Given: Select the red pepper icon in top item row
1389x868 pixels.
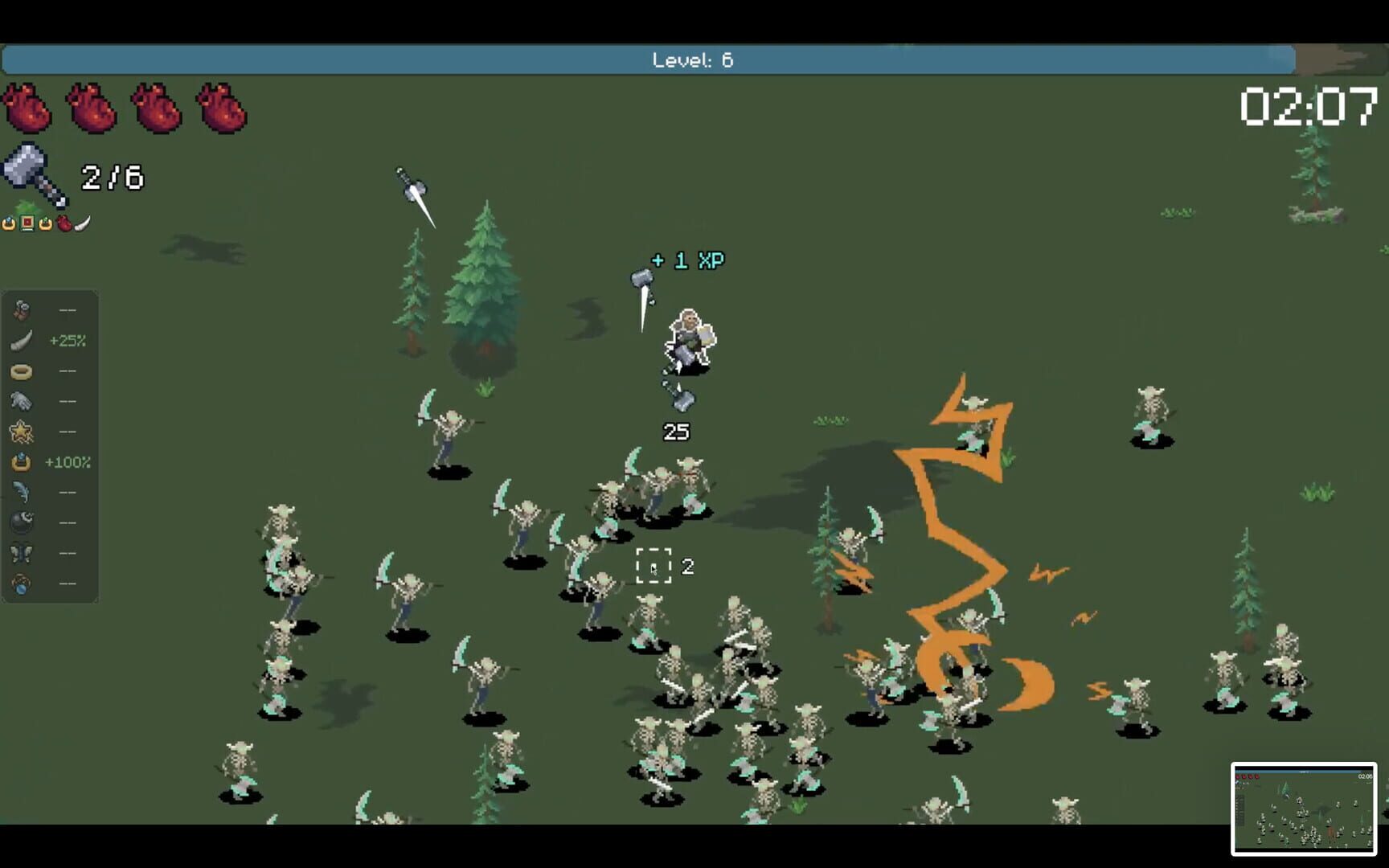Looking at the screenshot, I should pos(63,223).
